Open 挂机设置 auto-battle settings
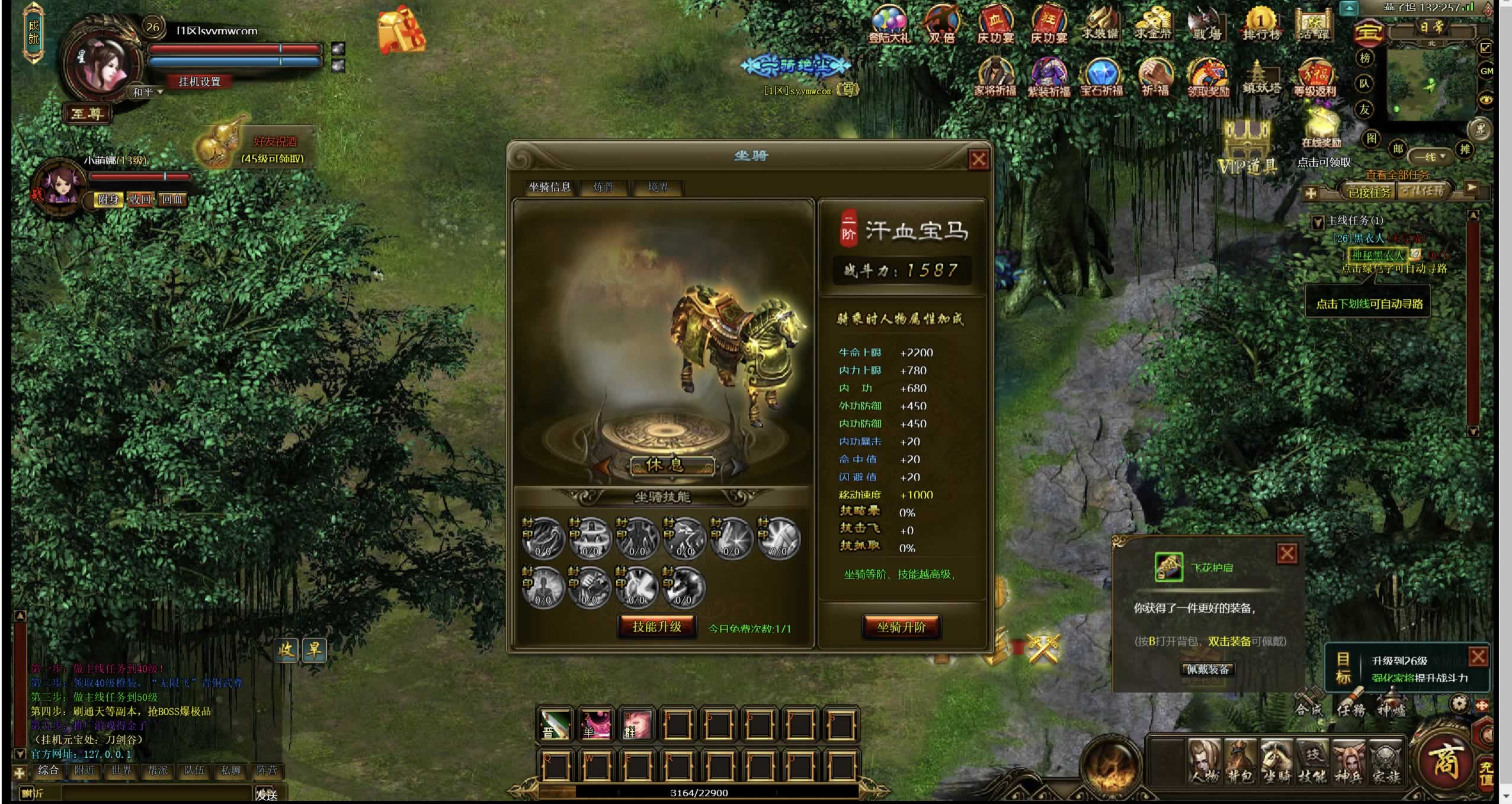Image resolution: width=1512 pixels, height=804 pixels. (200, 82)
